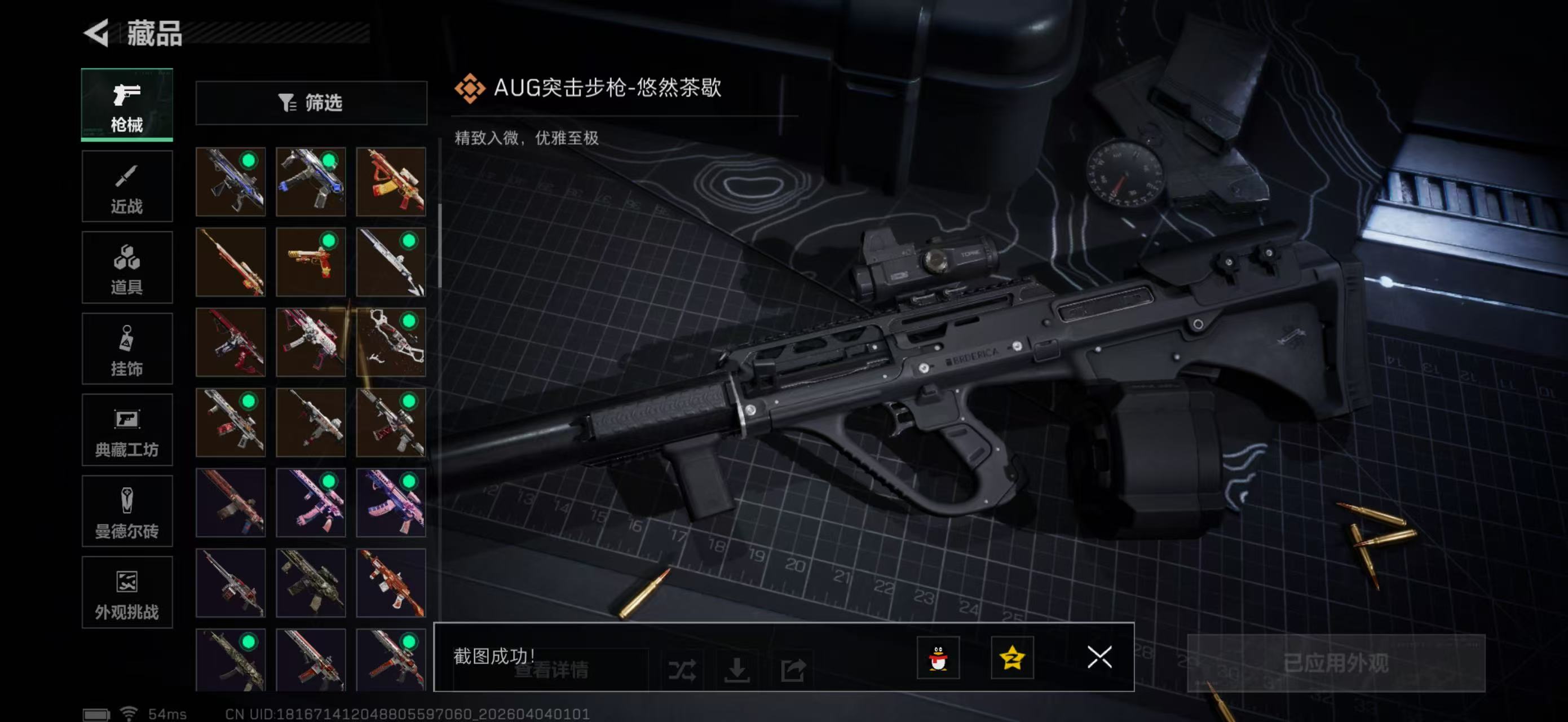The width and height of the screenshot is (1568, 722).
Task: Open the 道具 props category icon
Action: pyautogui.click(x=127, y=267)
